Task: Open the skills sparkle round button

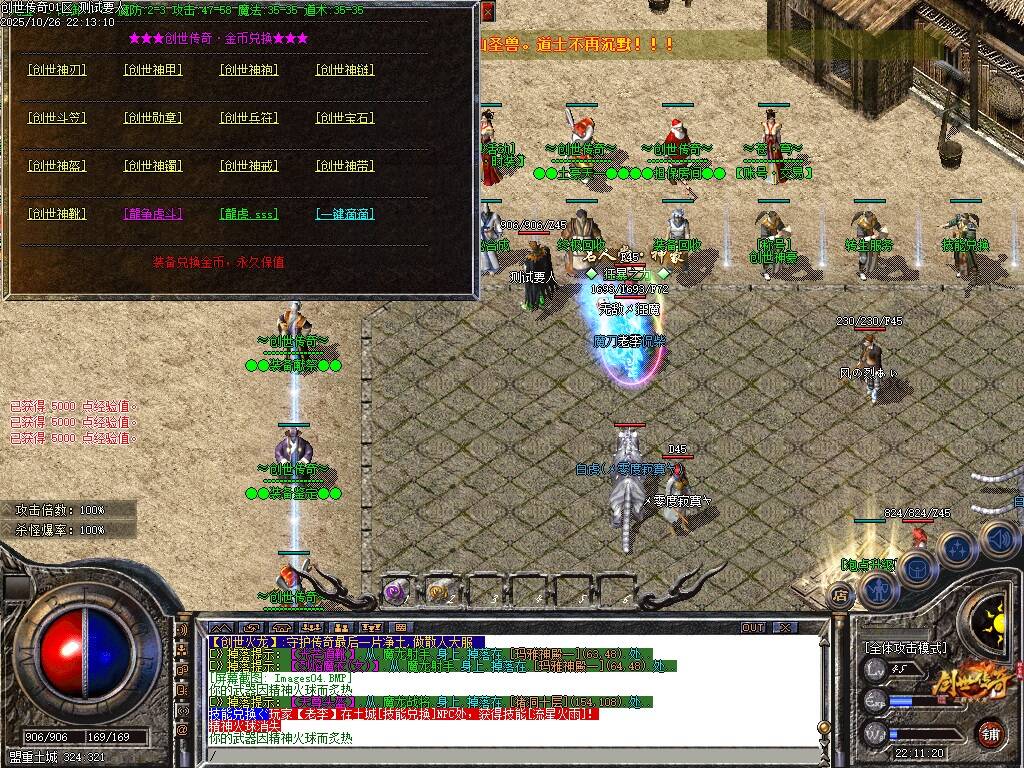Action: [959, 549]
